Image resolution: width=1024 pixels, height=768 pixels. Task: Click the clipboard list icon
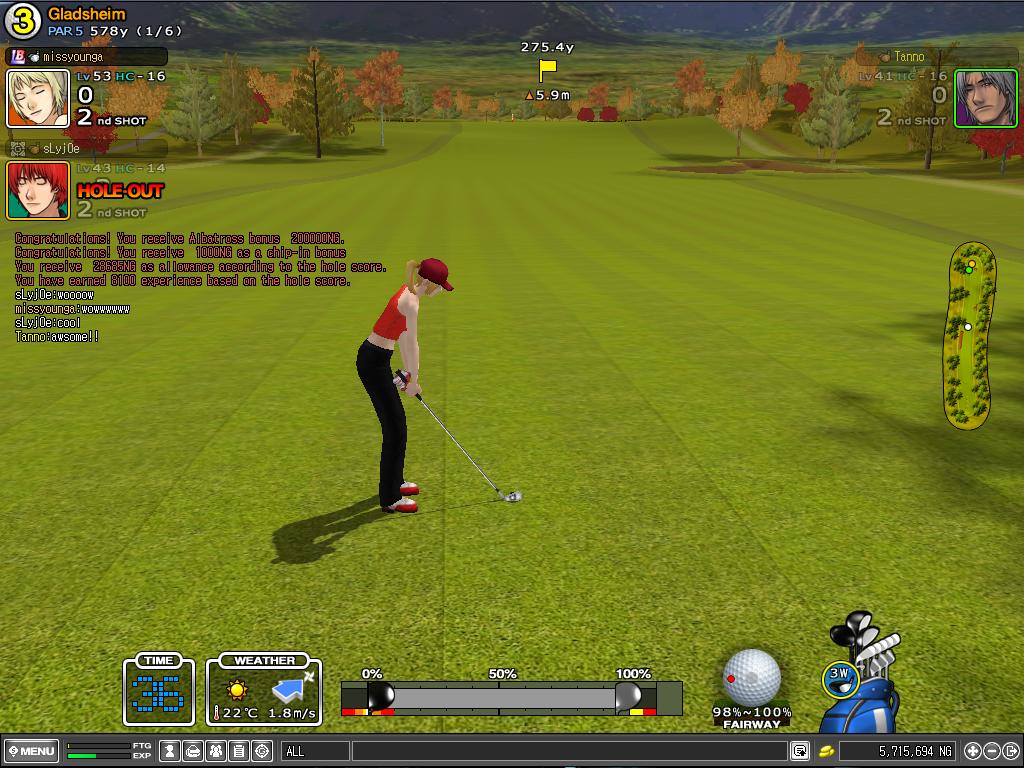tap(239, 751)
